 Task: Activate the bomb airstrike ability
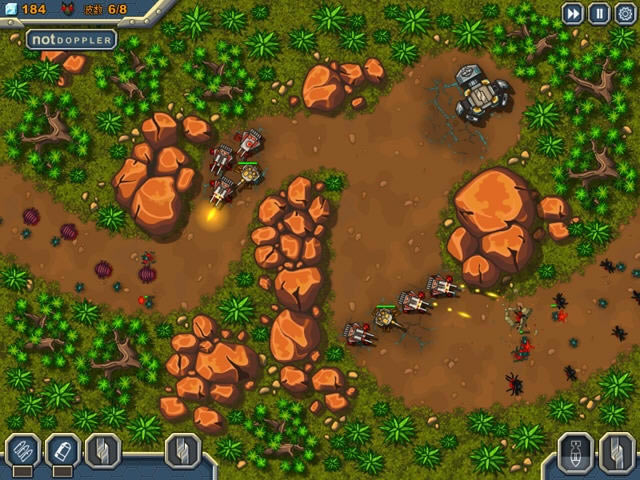(576, 451)
